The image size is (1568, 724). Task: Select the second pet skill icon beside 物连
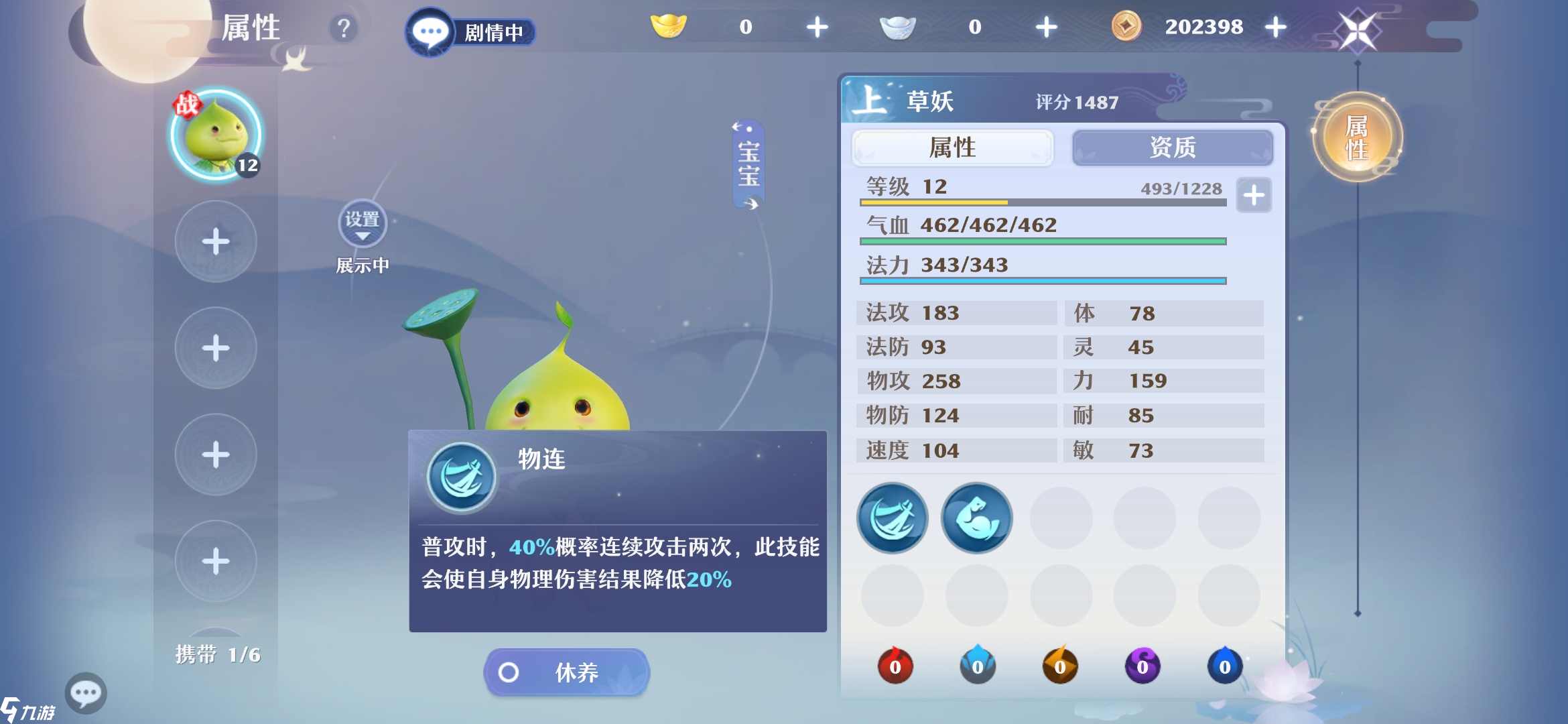tap(976, 518)
